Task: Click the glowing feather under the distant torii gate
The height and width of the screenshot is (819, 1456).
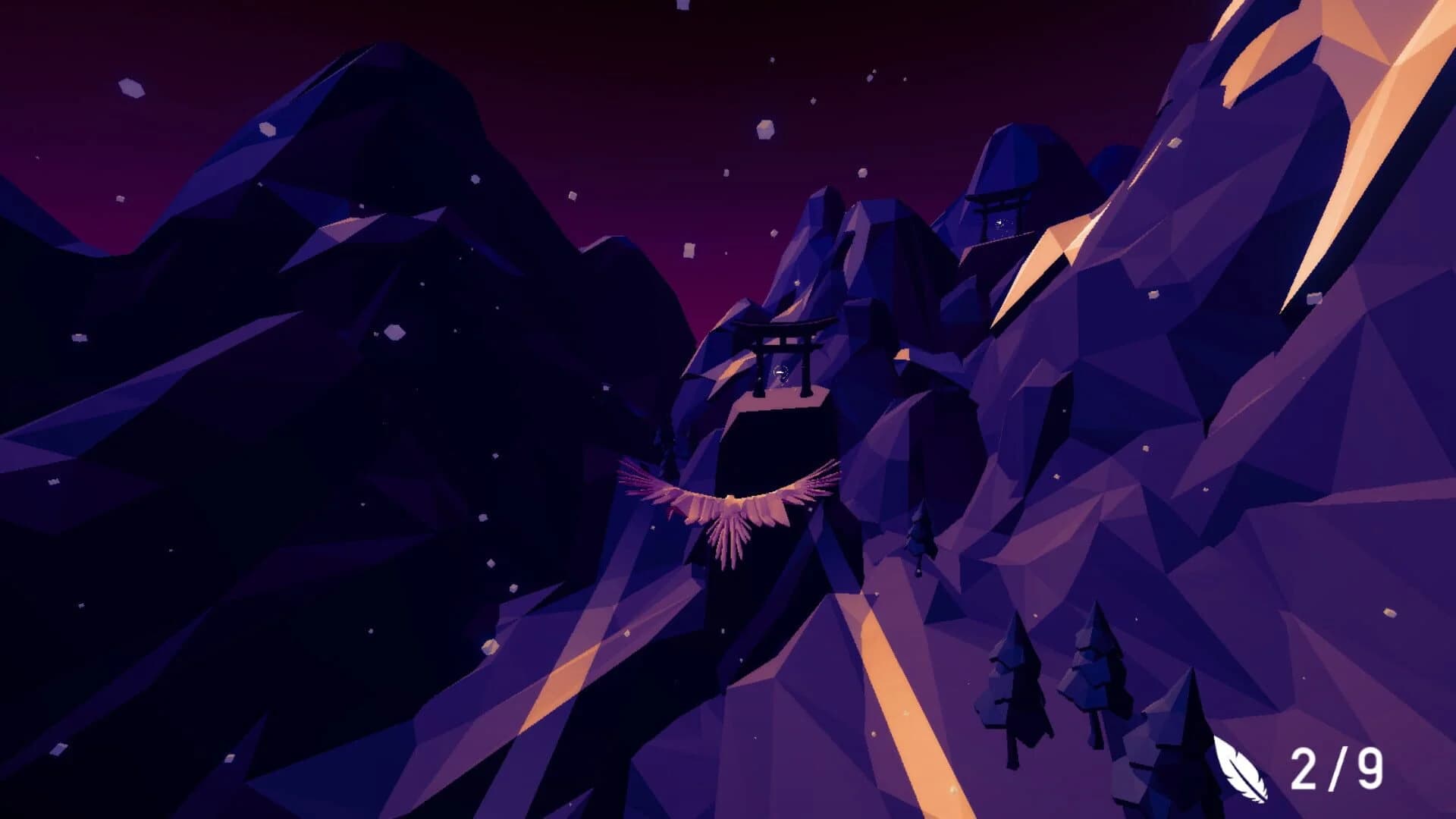Action: pos(999,222)
